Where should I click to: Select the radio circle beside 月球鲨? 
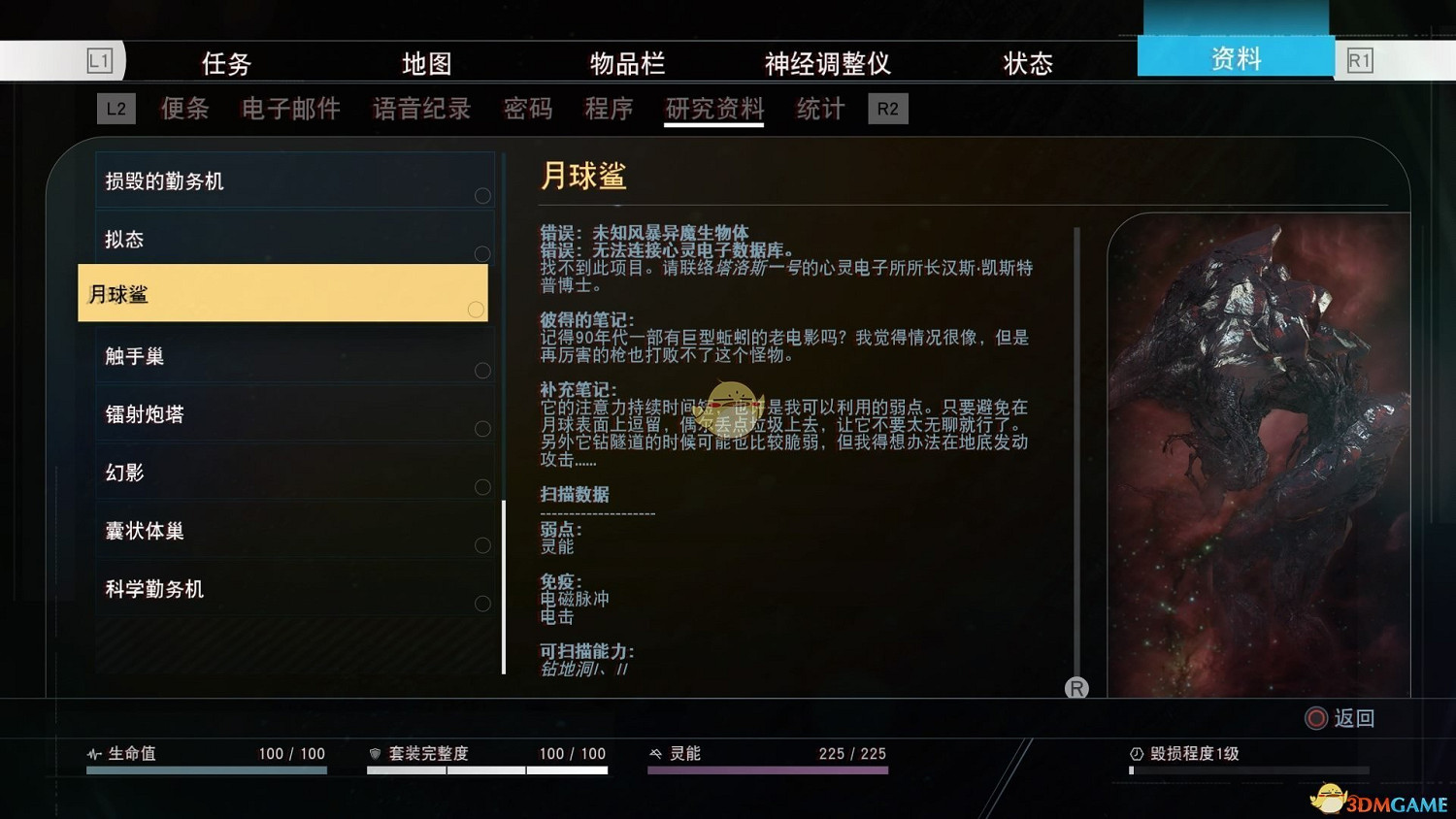pyautogui.click(x=476, y=310)
